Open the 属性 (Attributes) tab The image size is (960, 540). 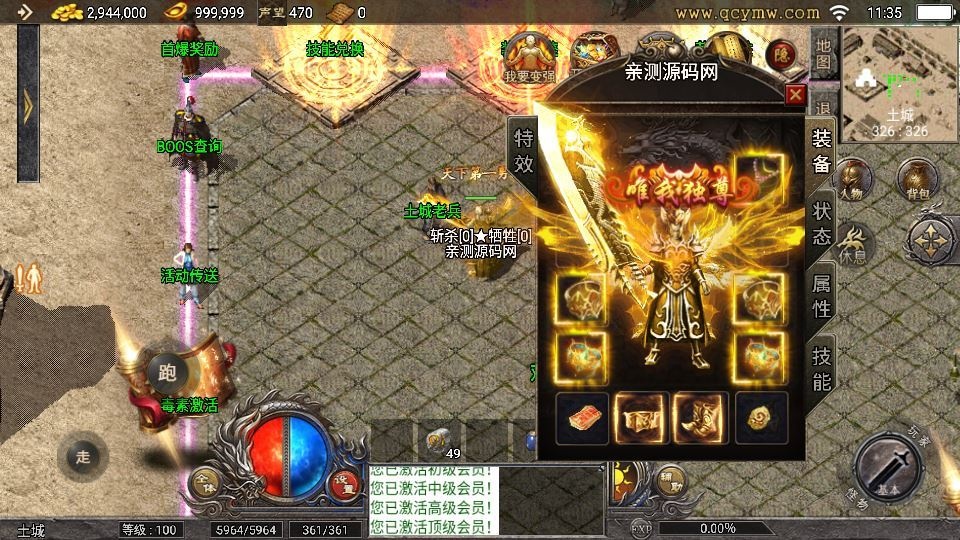pos(821,296)
